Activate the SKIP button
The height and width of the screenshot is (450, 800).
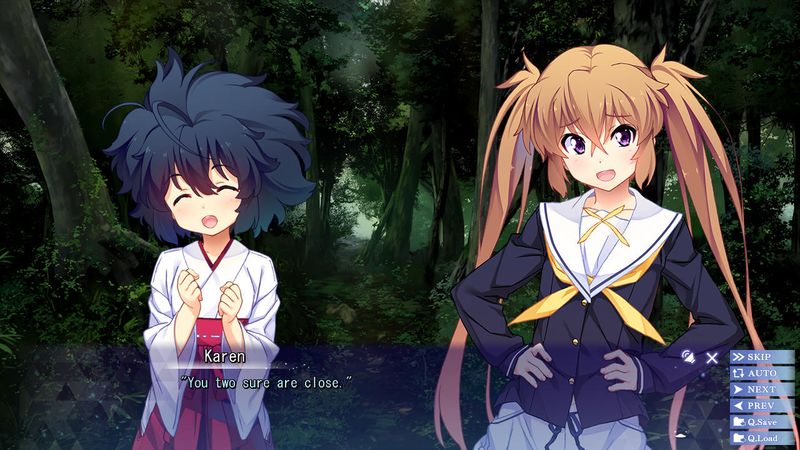(x=762, y=356)
